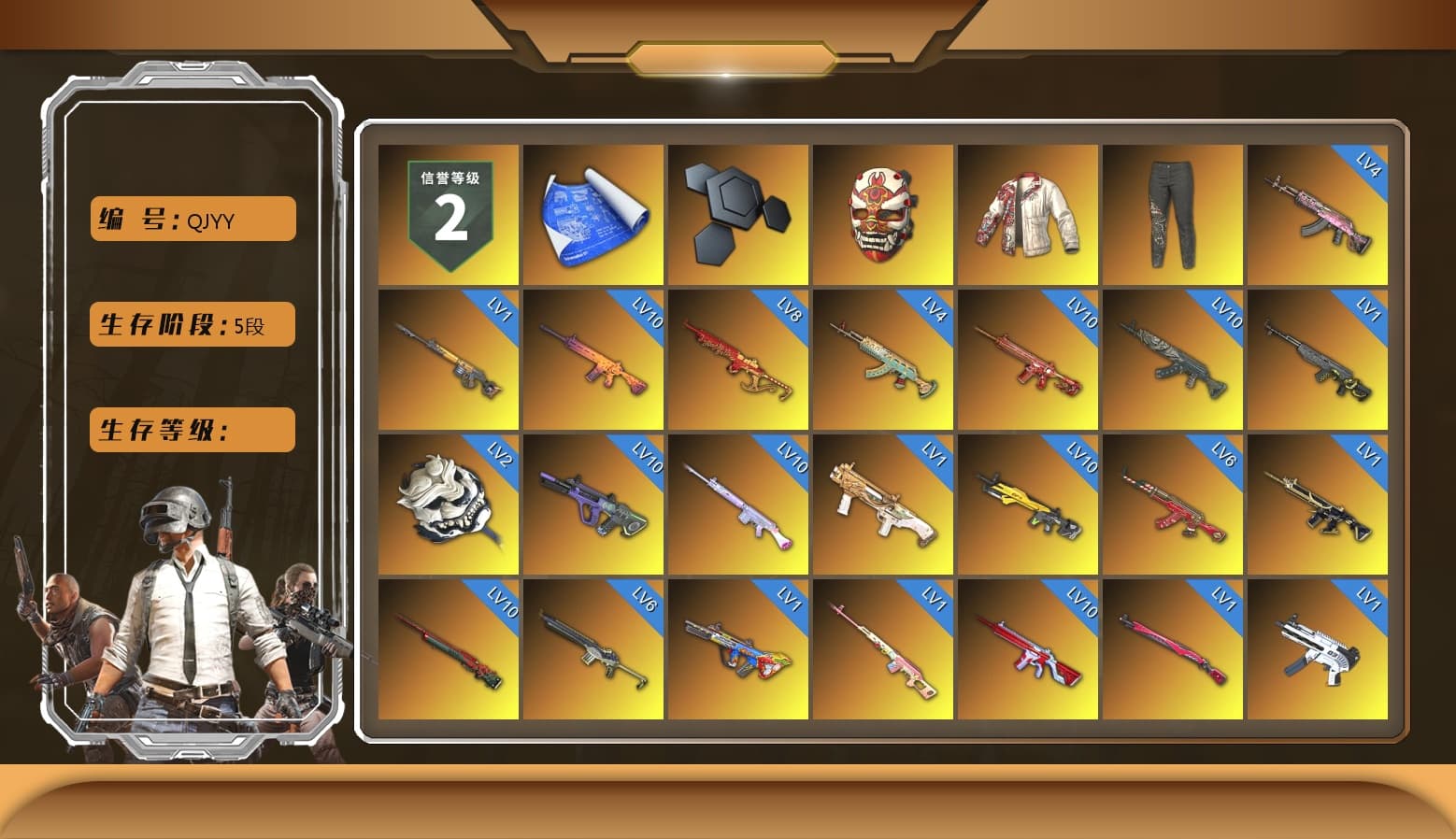Click the 生存阶段 5段 label
The width and height of the screenshot is (1456, 839).
192,324
